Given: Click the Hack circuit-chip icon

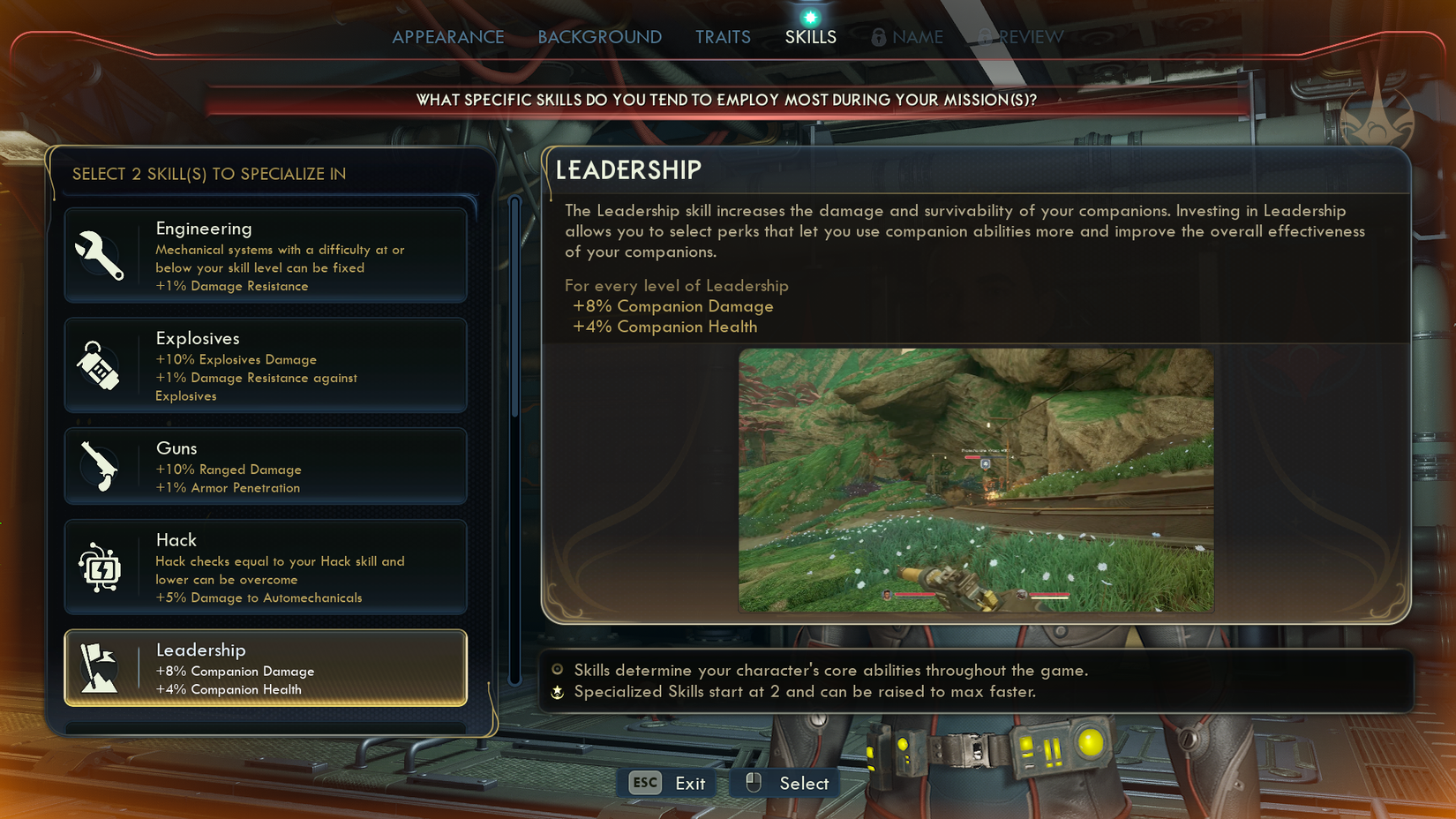Looking at the screenshot, I should pos(101,567).
